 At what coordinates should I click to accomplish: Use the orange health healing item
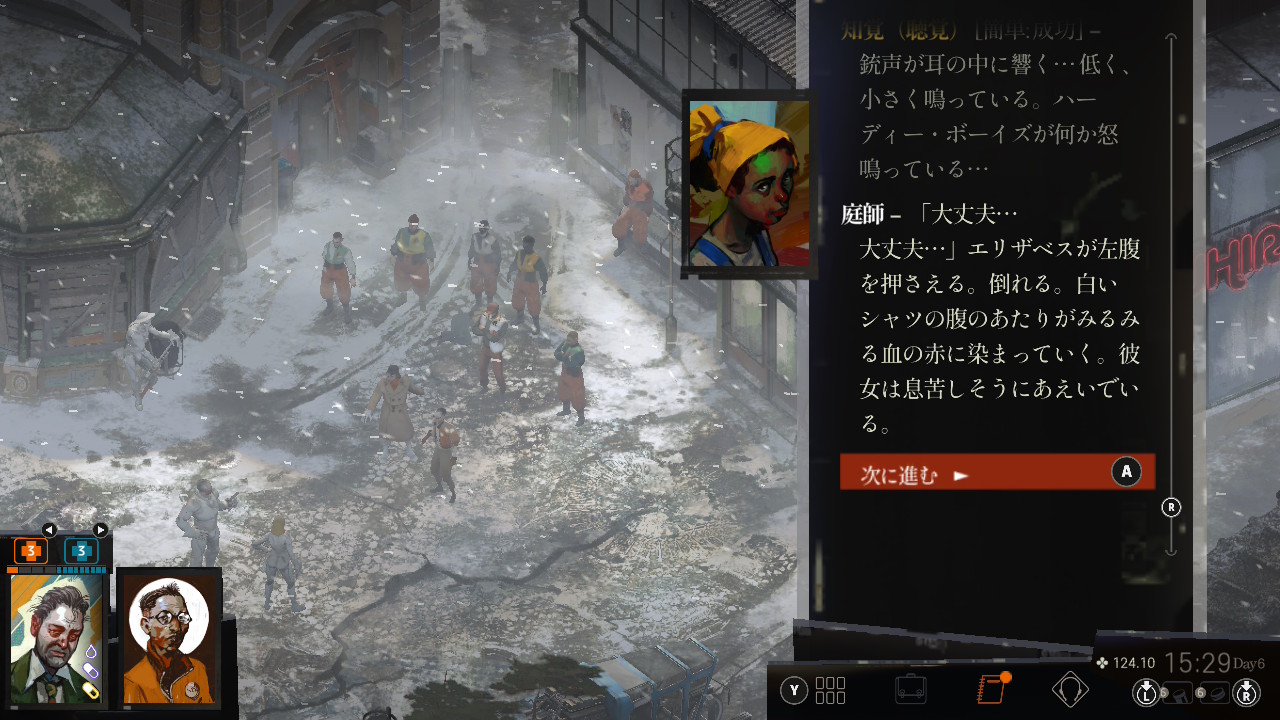click(31, 550)
